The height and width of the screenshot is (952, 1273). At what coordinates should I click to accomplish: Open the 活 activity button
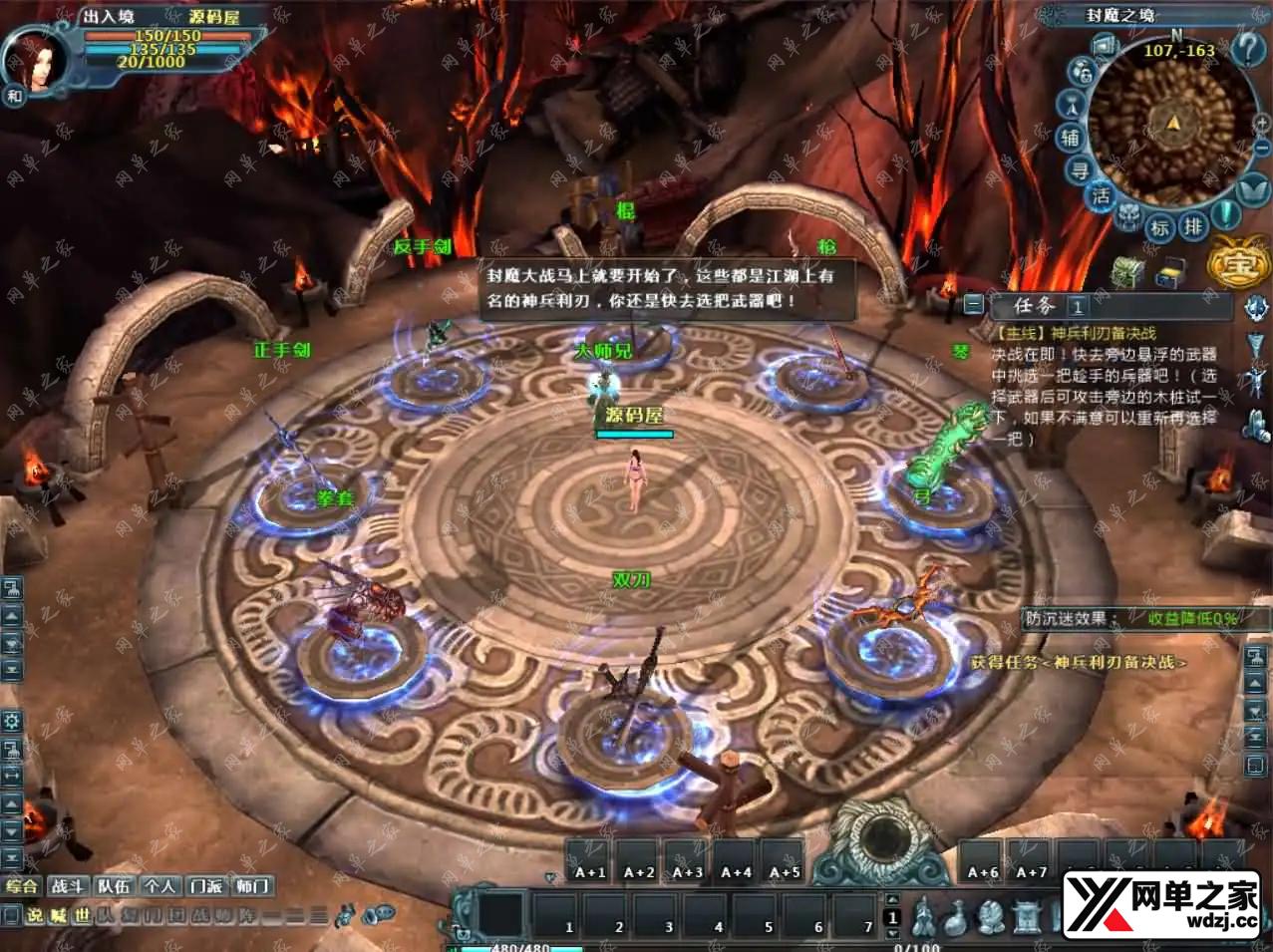(x=1101, y=195)
